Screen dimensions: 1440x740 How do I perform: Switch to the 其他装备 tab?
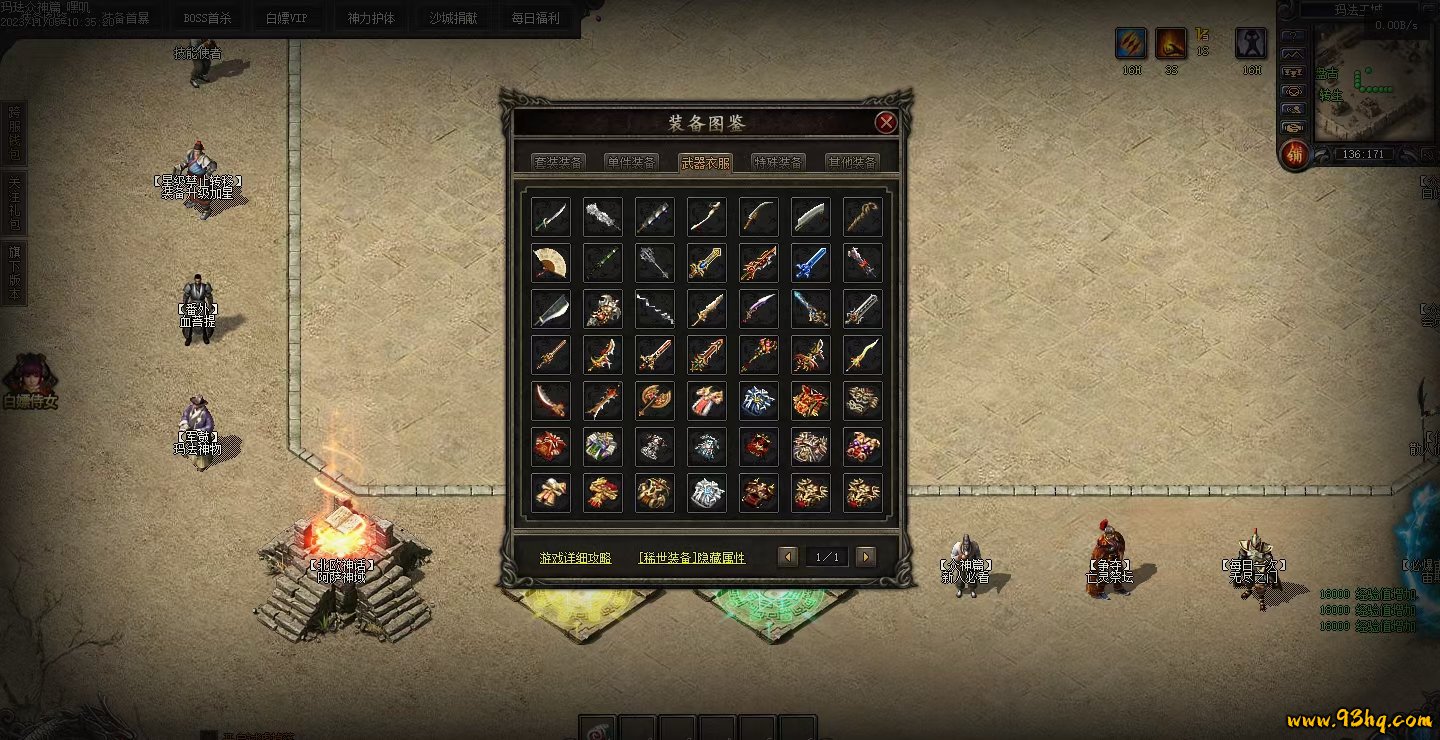click(x=852, y=162)
